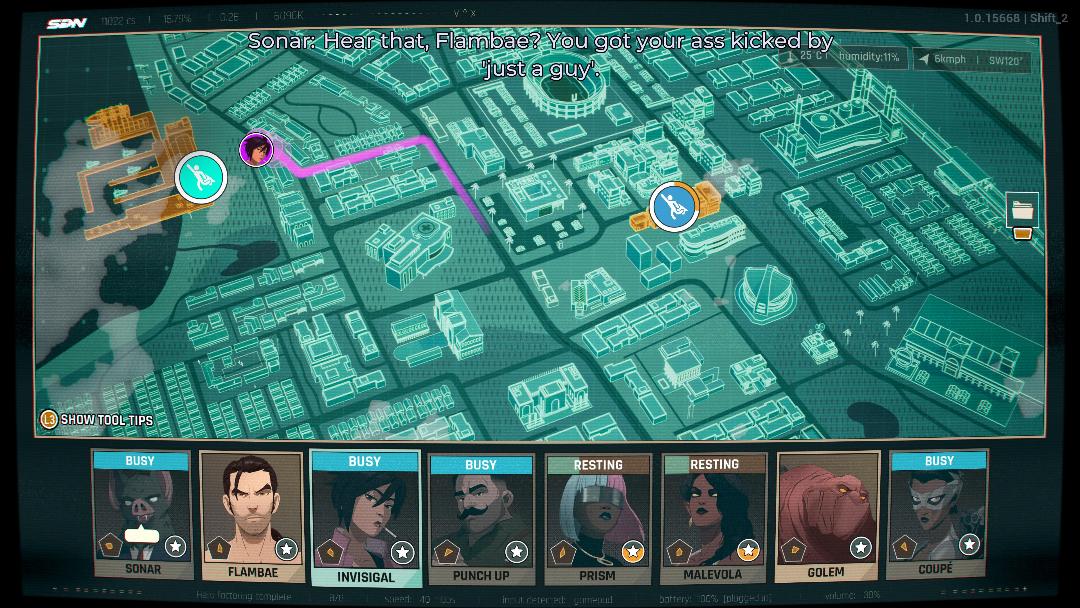1080x608 pixels.
Task: Click Invisigal's portrait marker on the map
Action: (257, 150)
